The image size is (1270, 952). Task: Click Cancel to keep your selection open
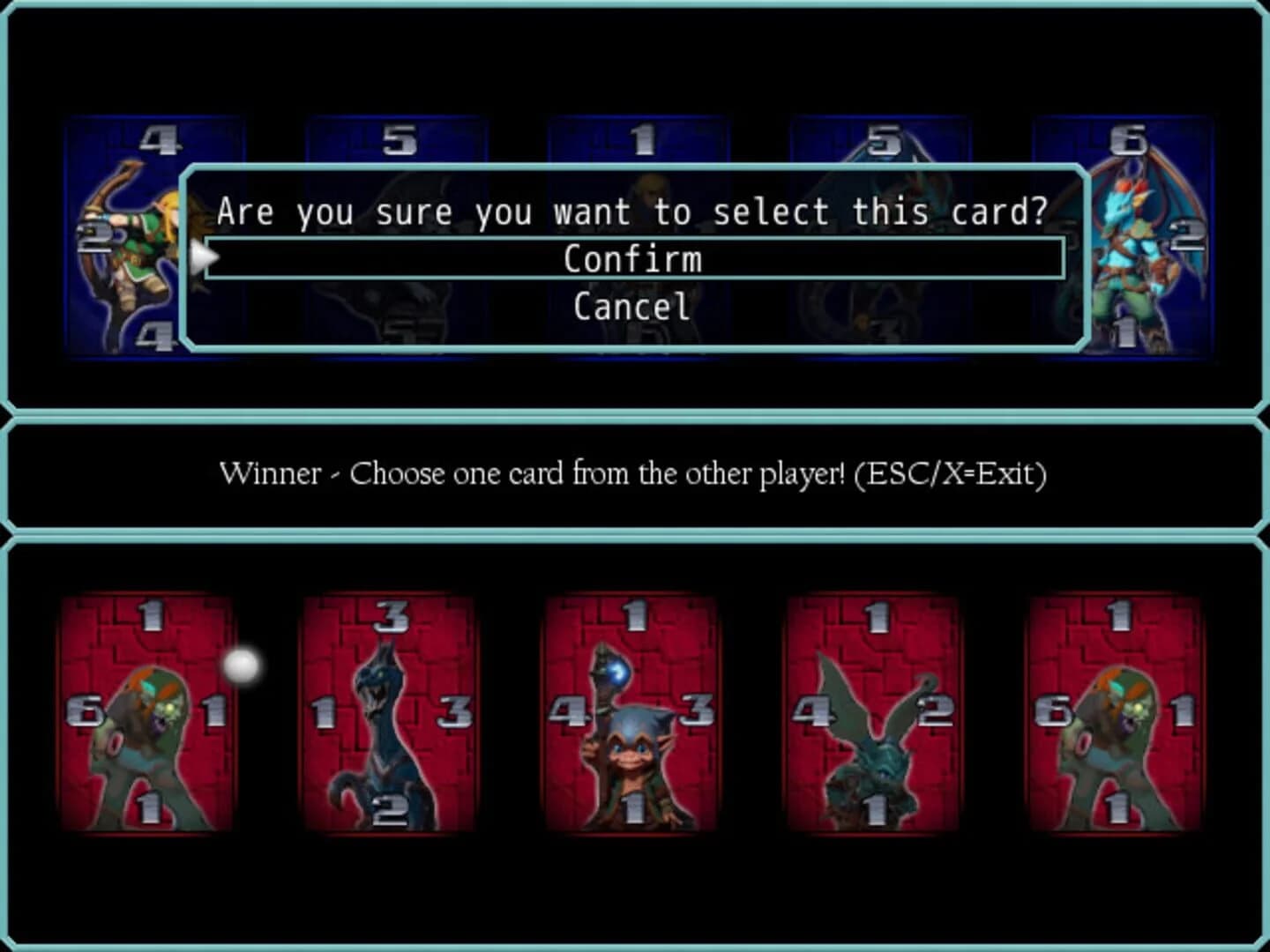631,306
